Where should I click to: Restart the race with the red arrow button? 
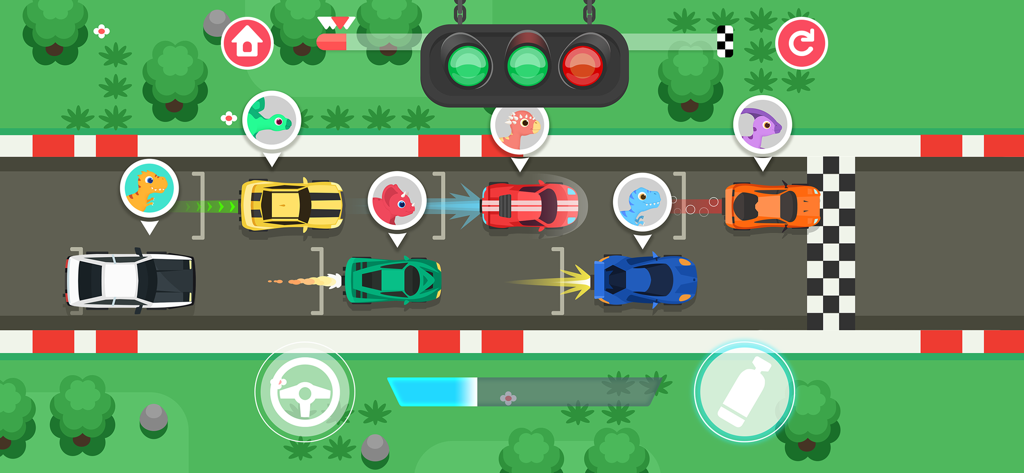(x=801, y=43)
